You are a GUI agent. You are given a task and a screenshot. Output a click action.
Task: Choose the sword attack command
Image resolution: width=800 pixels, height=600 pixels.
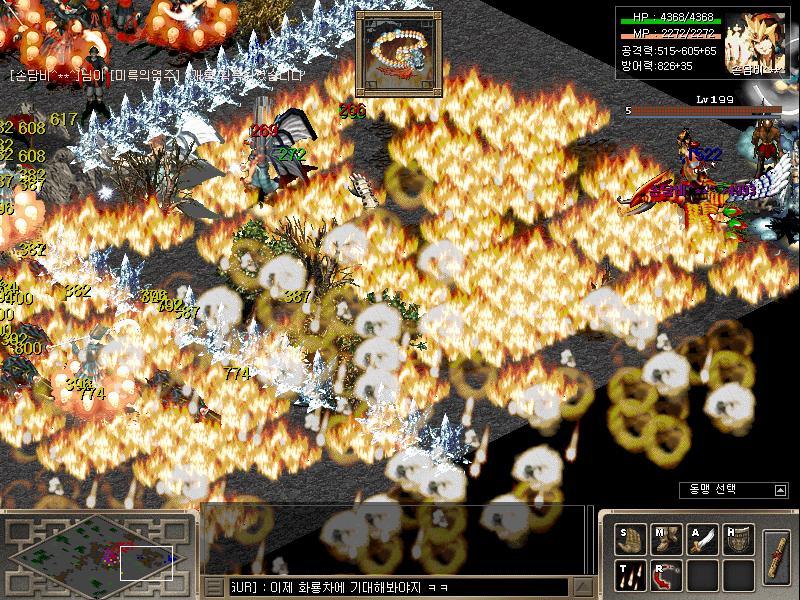click(702, 540)
